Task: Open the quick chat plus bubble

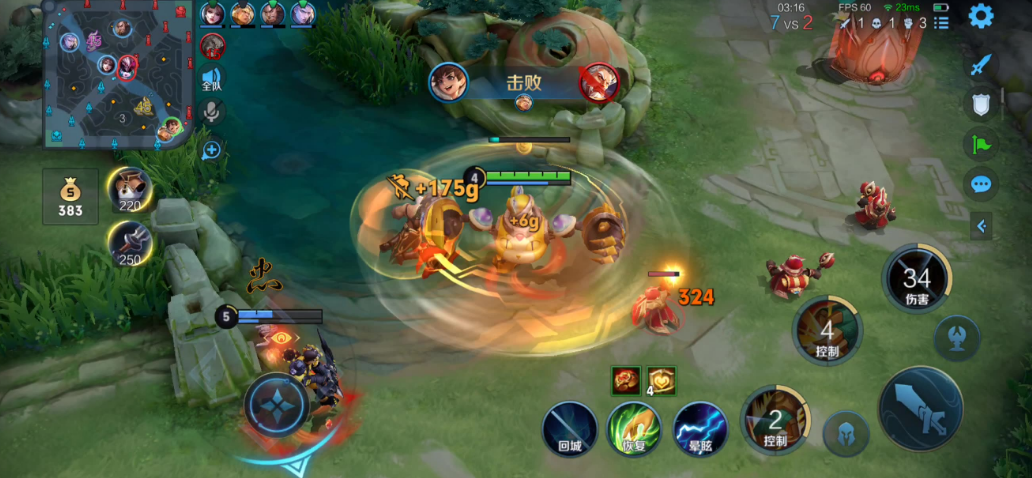Action: tap(211, 150)
